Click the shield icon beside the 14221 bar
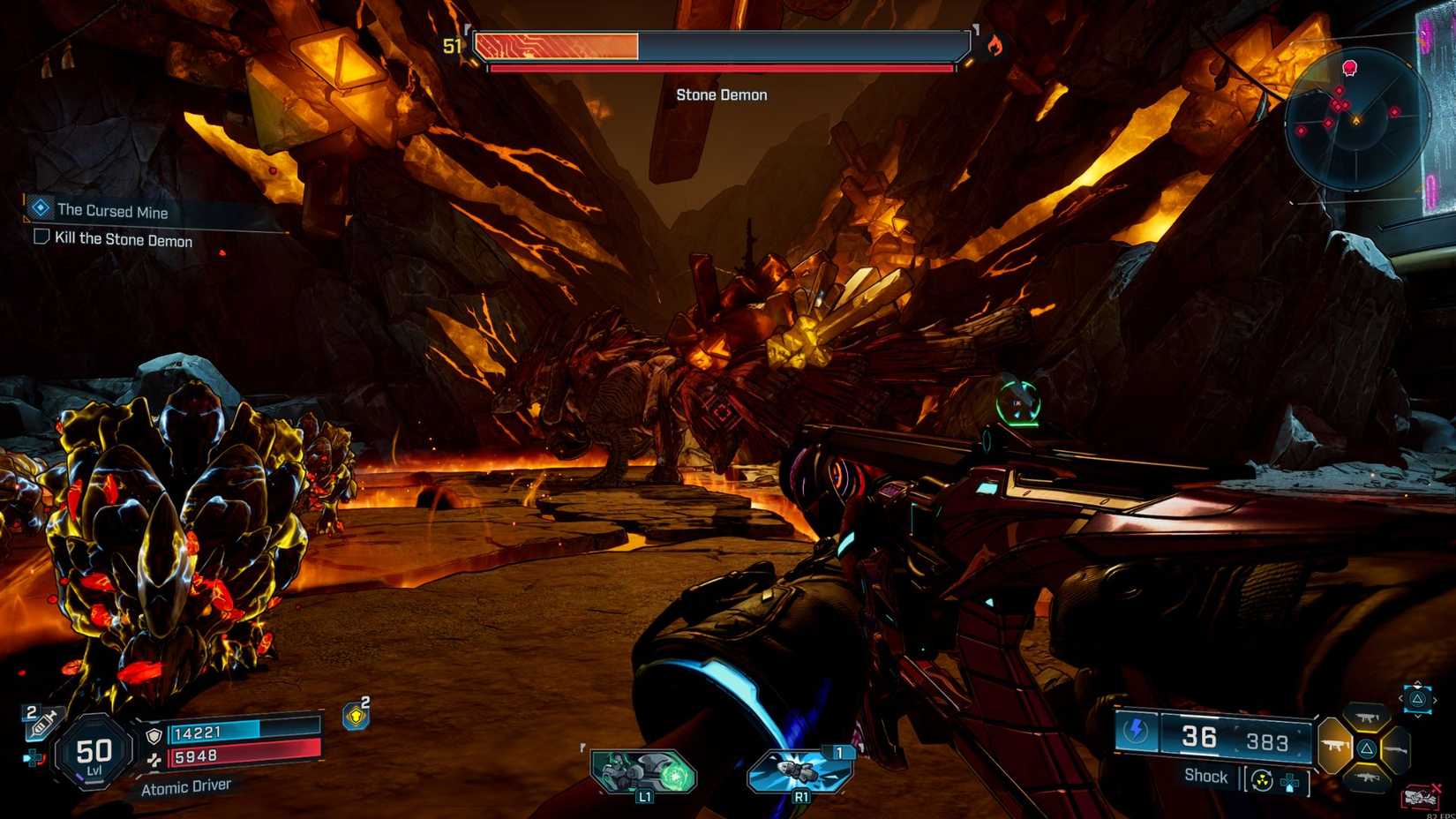 pos(154,735)
